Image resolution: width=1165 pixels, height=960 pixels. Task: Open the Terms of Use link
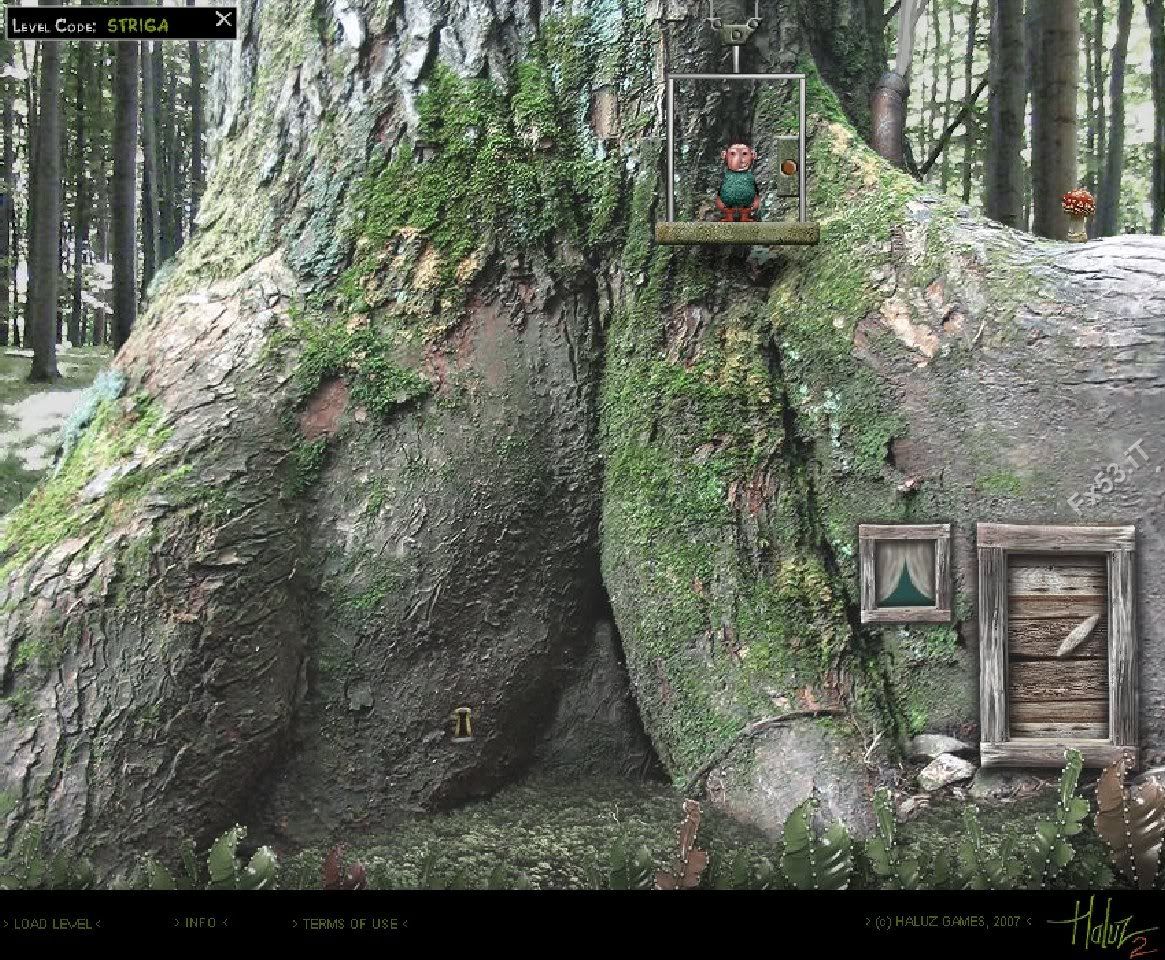349,923
